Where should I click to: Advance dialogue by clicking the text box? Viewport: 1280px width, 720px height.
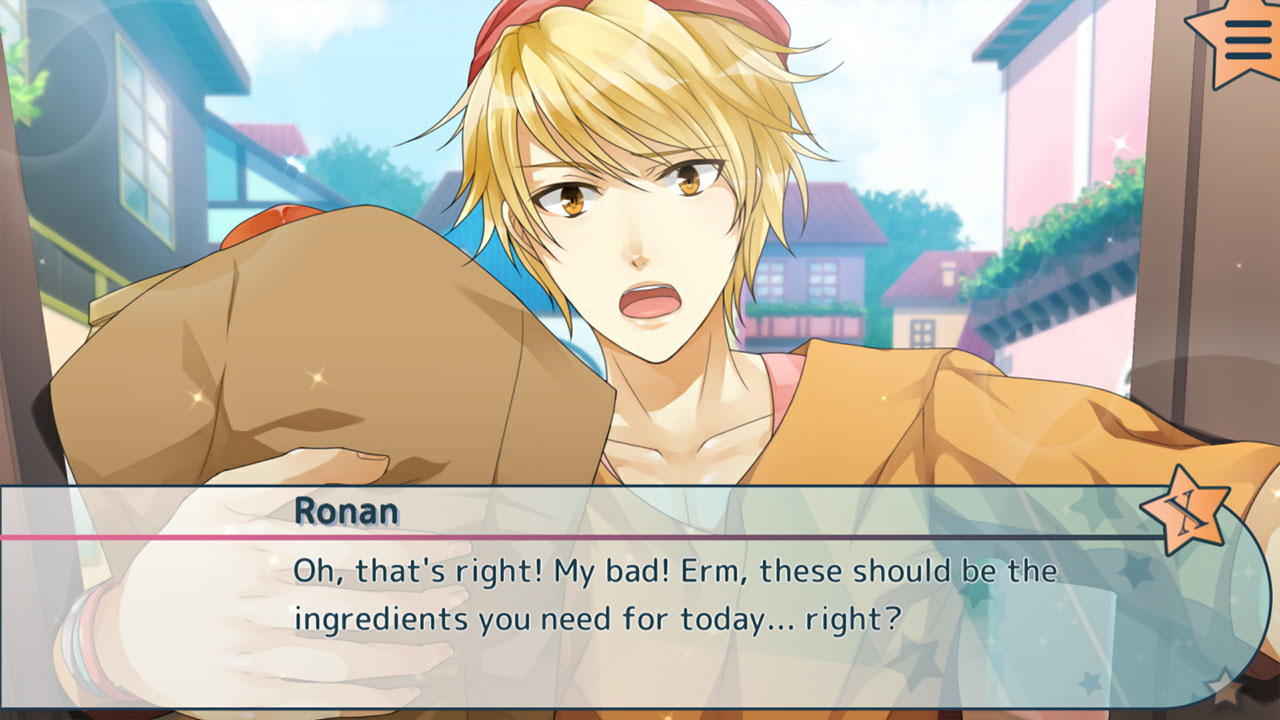pos(640,600)
